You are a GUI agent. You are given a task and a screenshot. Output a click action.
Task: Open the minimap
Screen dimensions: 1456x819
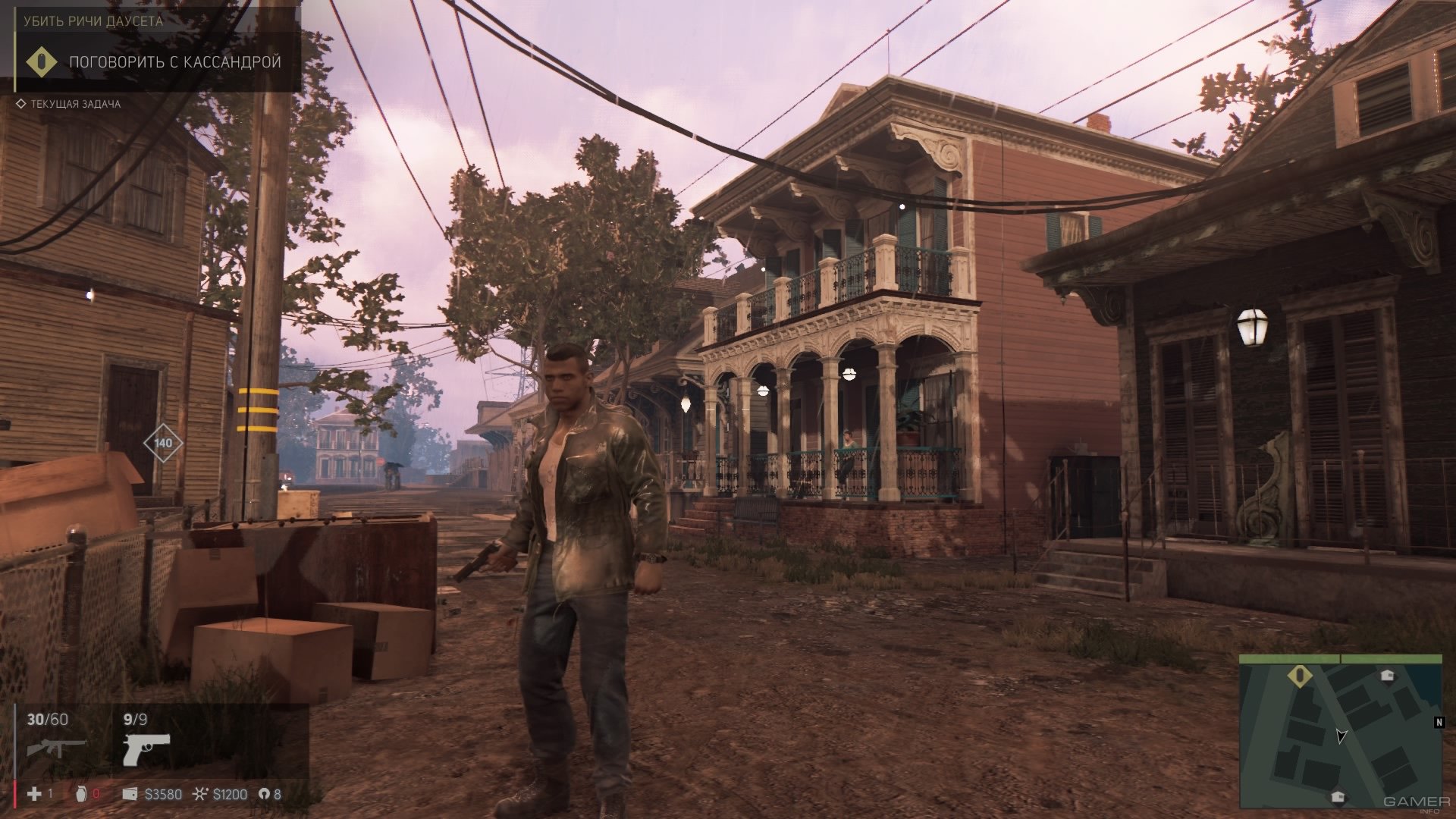coord(1341,731)
